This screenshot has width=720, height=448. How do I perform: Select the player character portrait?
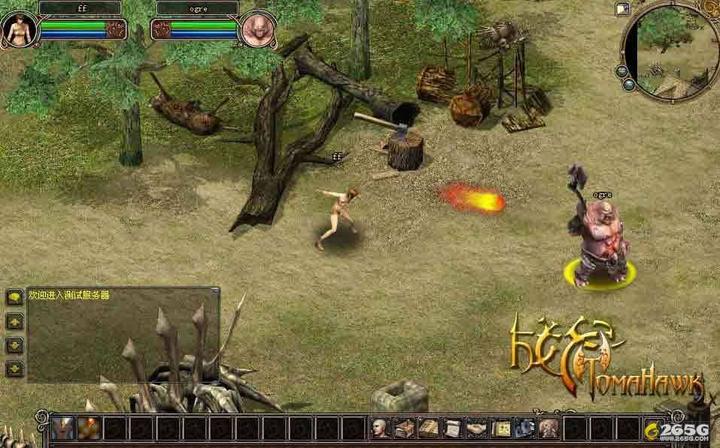coord(18,29)
